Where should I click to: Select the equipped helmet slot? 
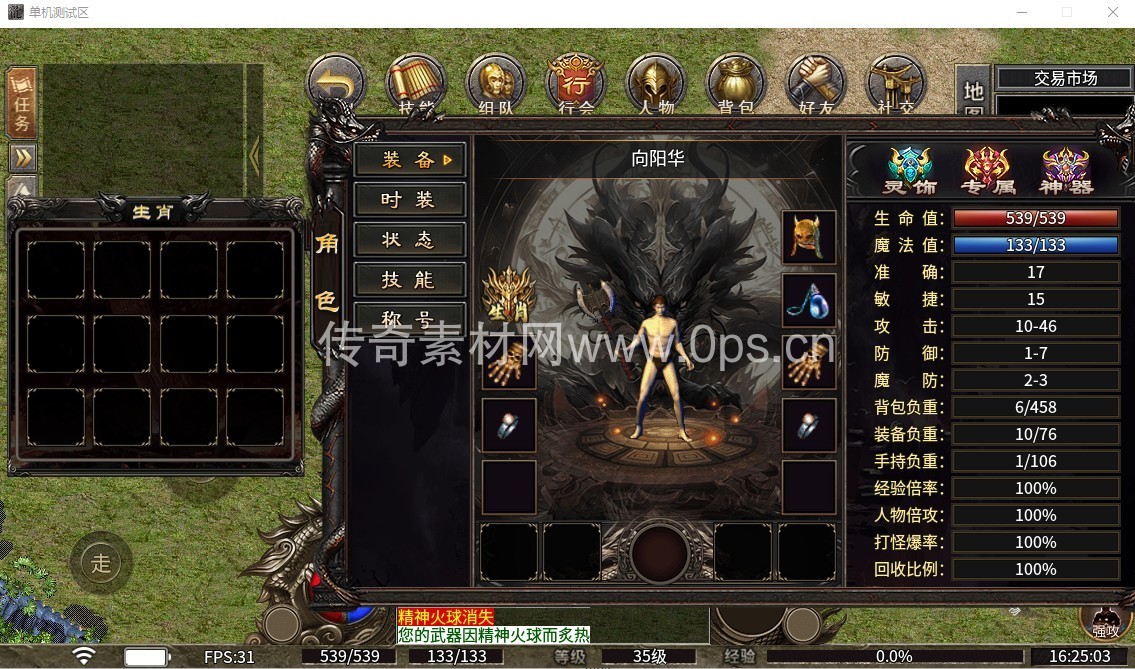[809, 237]
